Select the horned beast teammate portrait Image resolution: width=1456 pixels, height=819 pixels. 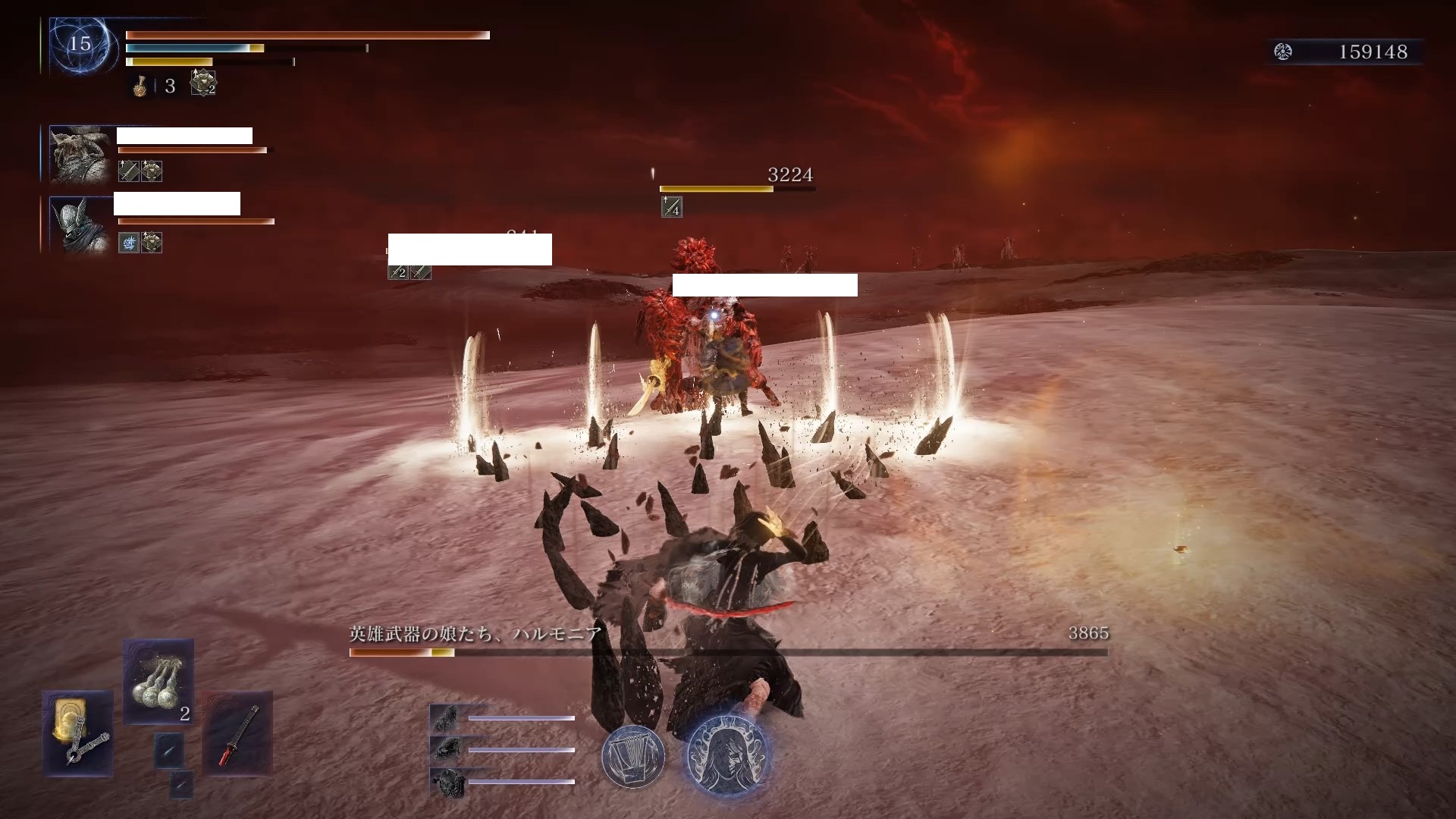coord(80,154)
